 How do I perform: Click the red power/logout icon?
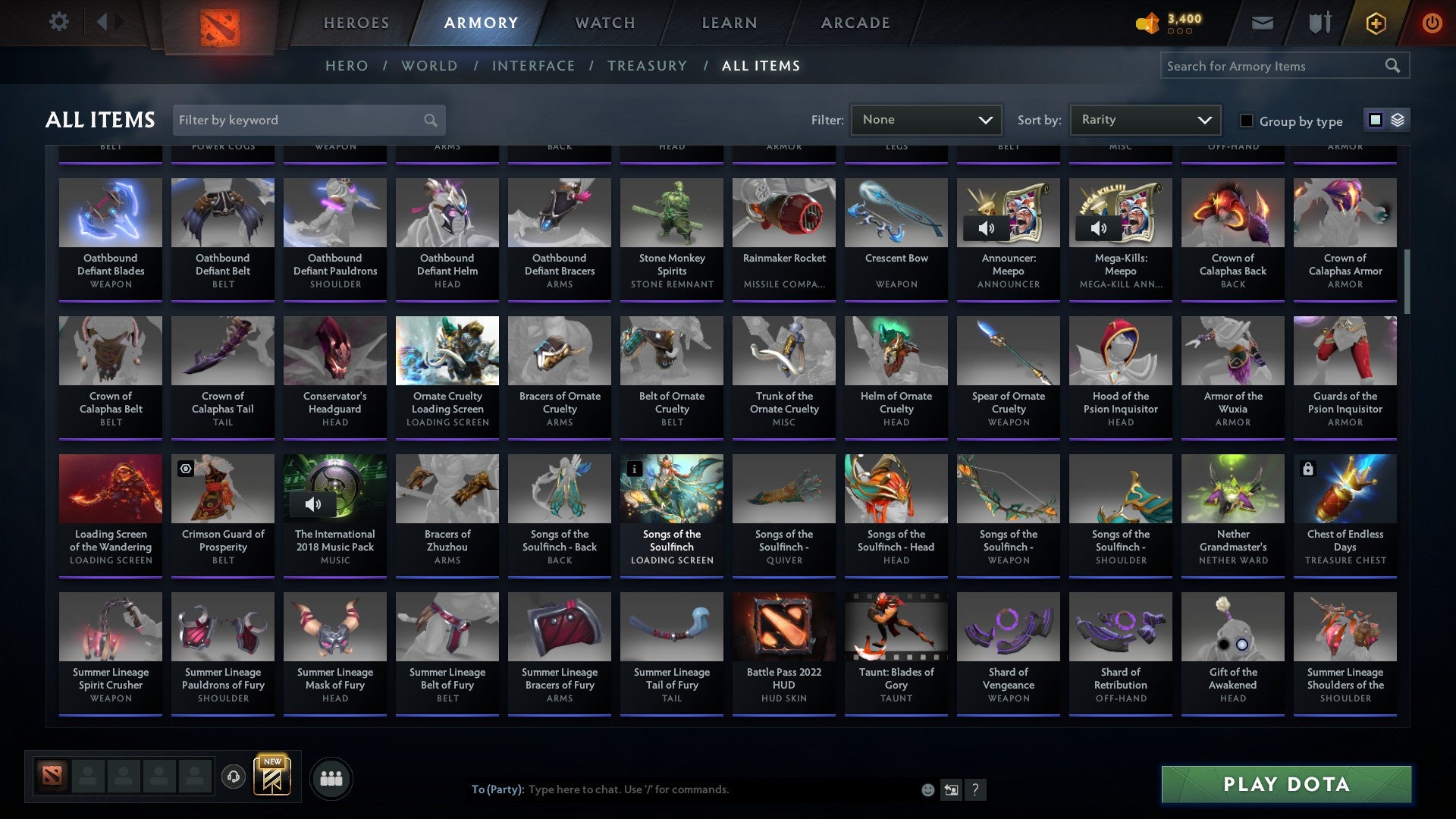pyautogui.click(x=1432, y=23)
